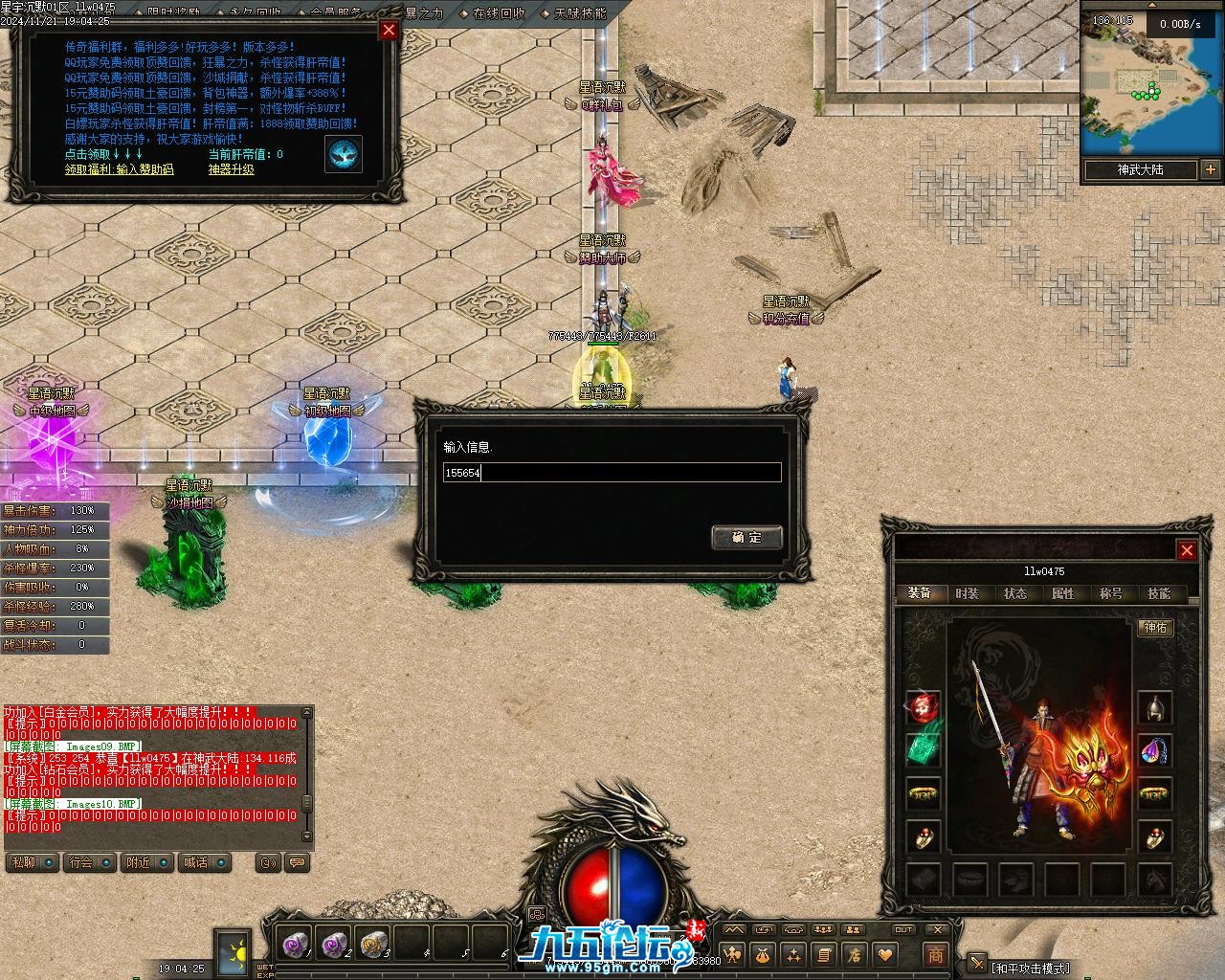Show the 属性 attributes tab
Image resolution: width=1225 pixels, height=980 pixels.
pyautogui.click(x=1063, y=593)
